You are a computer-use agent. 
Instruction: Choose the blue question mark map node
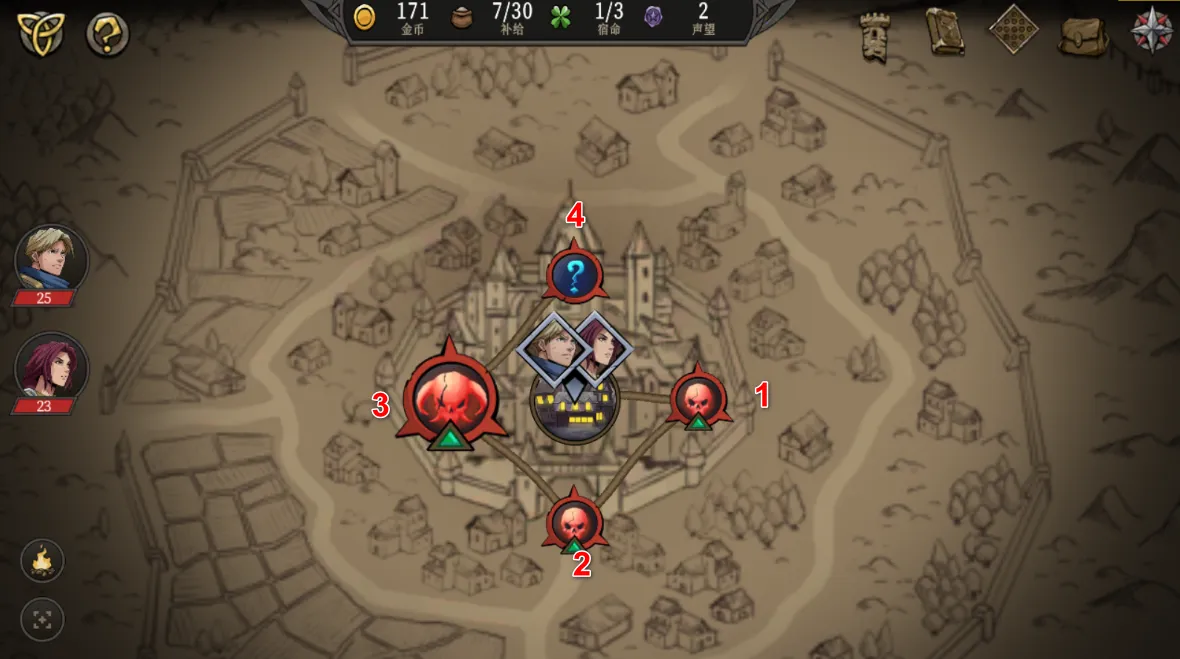click(575, 275)
